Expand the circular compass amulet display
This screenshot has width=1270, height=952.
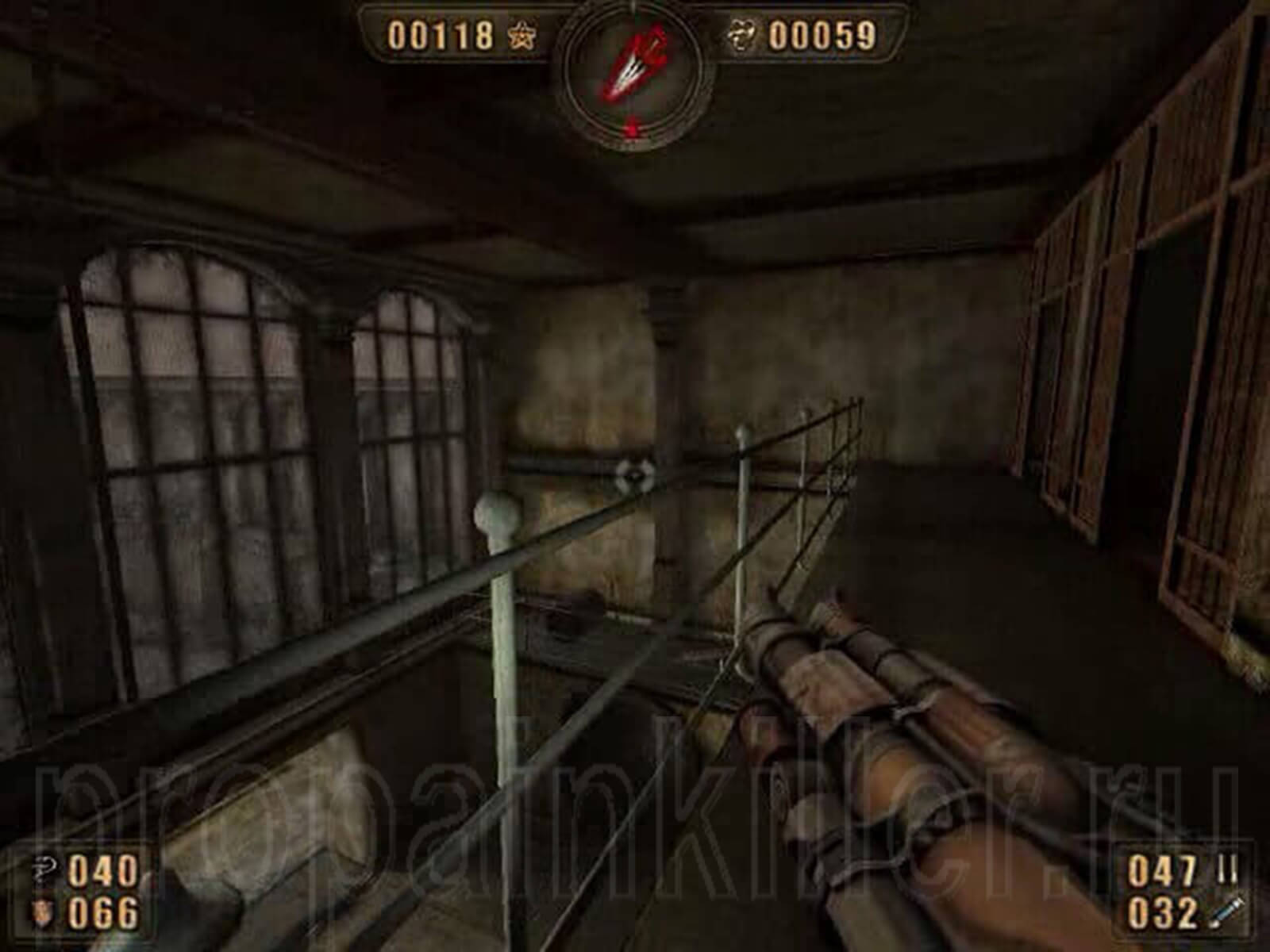pyautogui.click(x=635, y=71)
